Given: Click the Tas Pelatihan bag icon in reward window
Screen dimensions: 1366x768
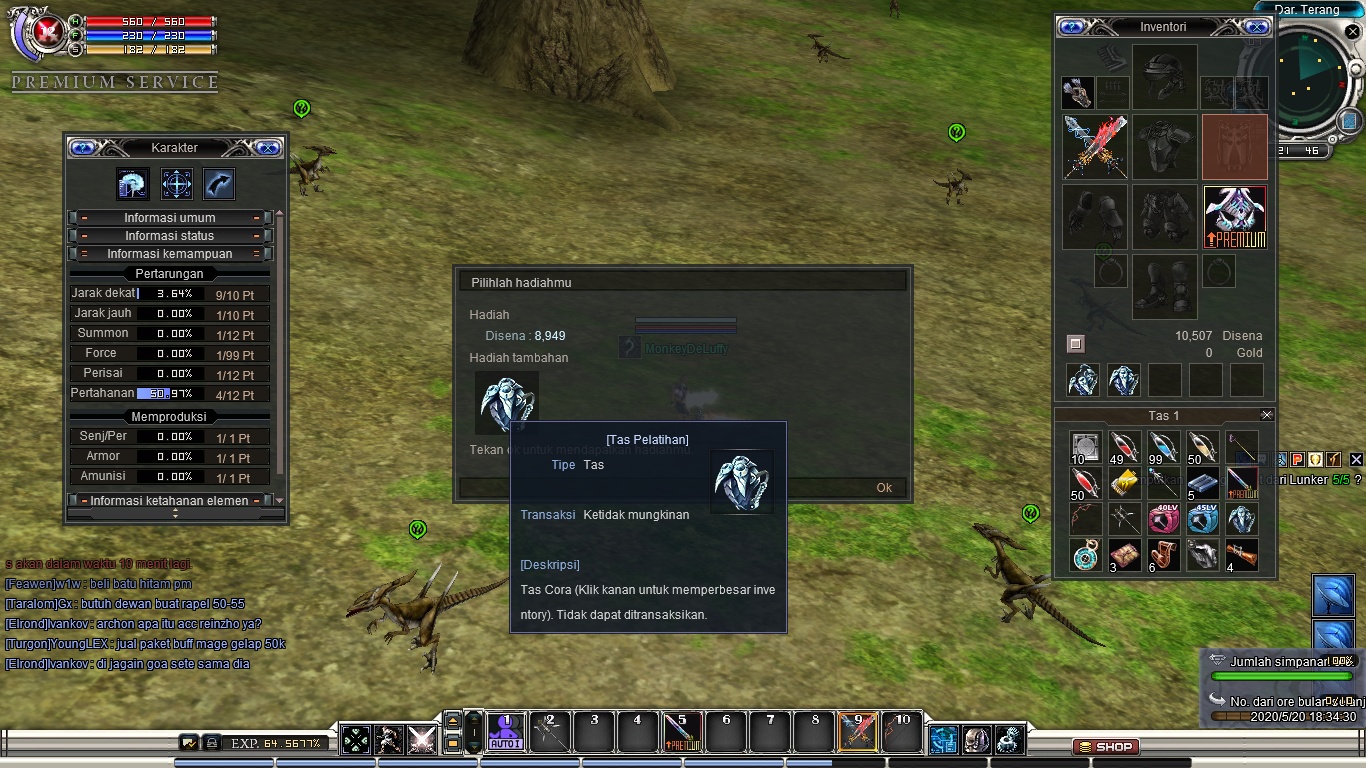Looking at the screenshot, I should (507, 402).
